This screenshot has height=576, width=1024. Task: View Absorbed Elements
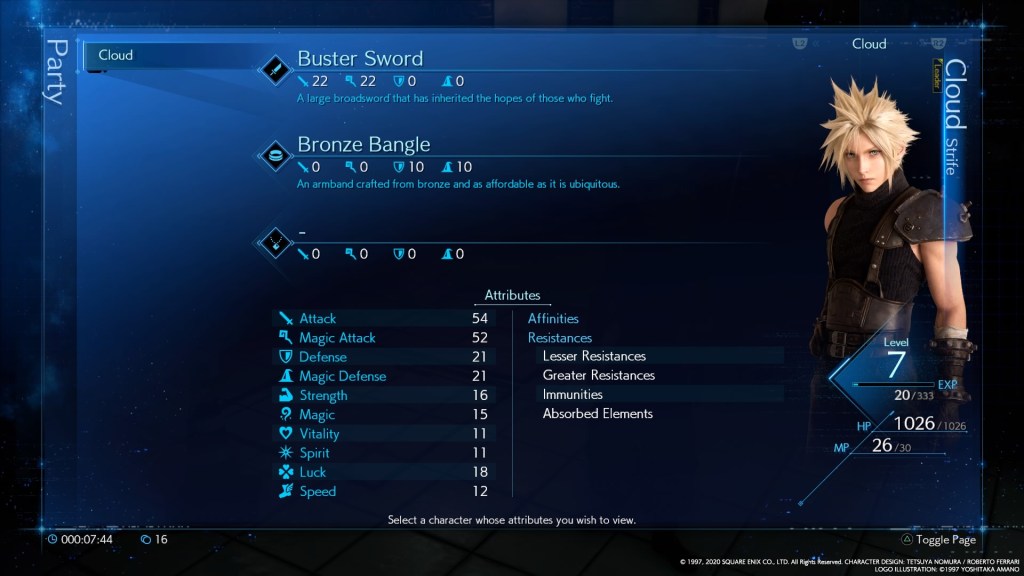point(597,414)
